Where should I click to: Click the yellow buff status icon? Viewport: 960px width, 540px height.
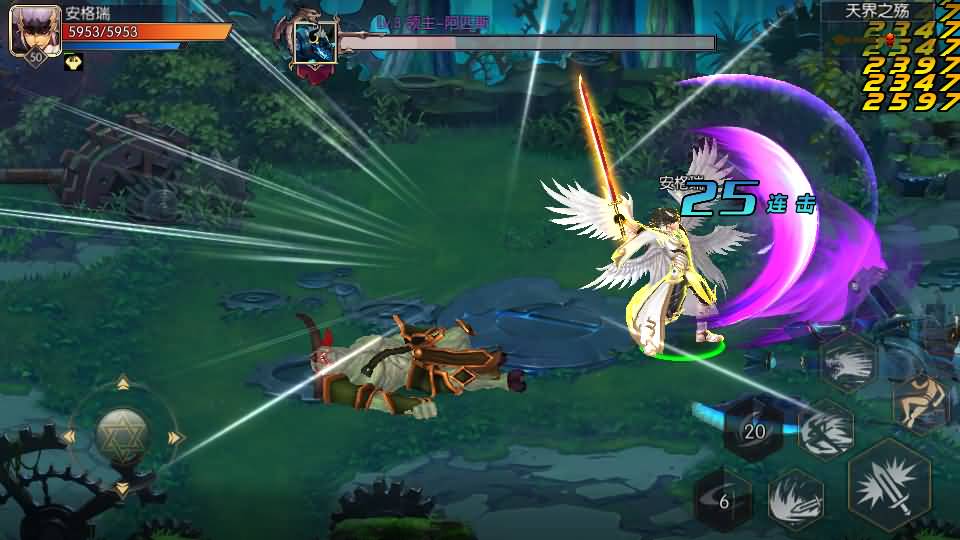pyautogui.click(x=74, y=63)
